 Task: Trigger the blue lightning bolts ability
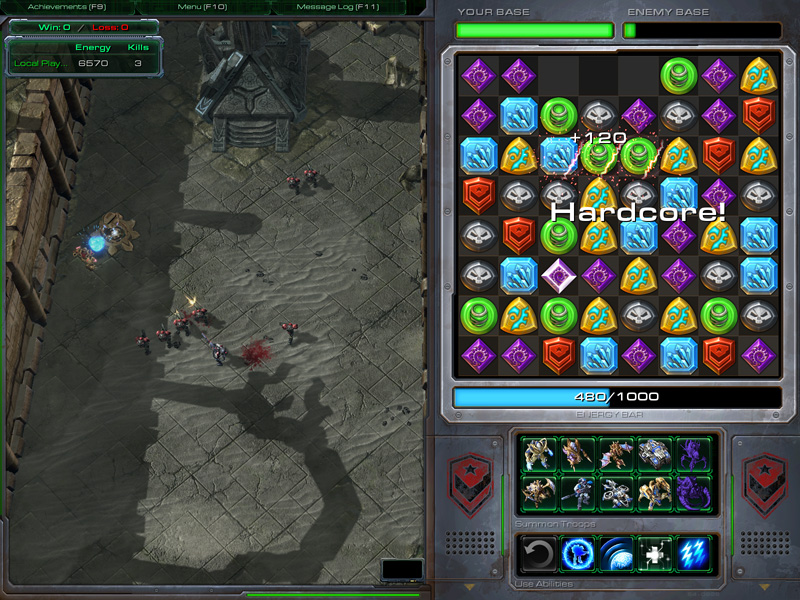click(694, 553)
